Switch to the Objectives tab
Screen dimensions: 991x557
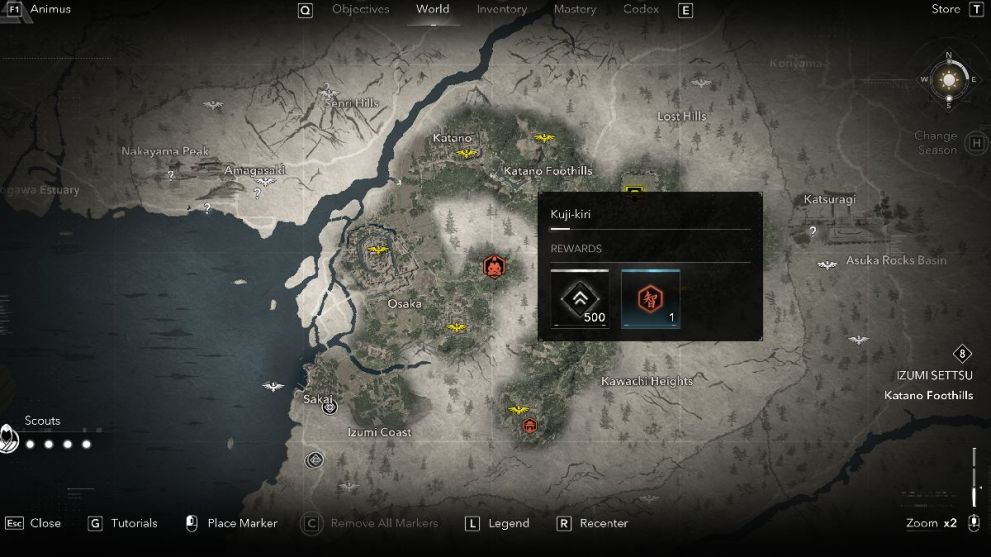(360, 10)
